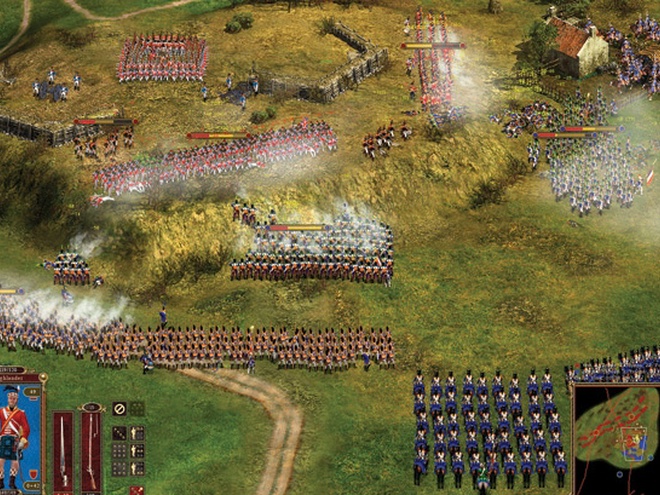Click the red icon below the formation grid
660x495 pixels.
(136, 490)
